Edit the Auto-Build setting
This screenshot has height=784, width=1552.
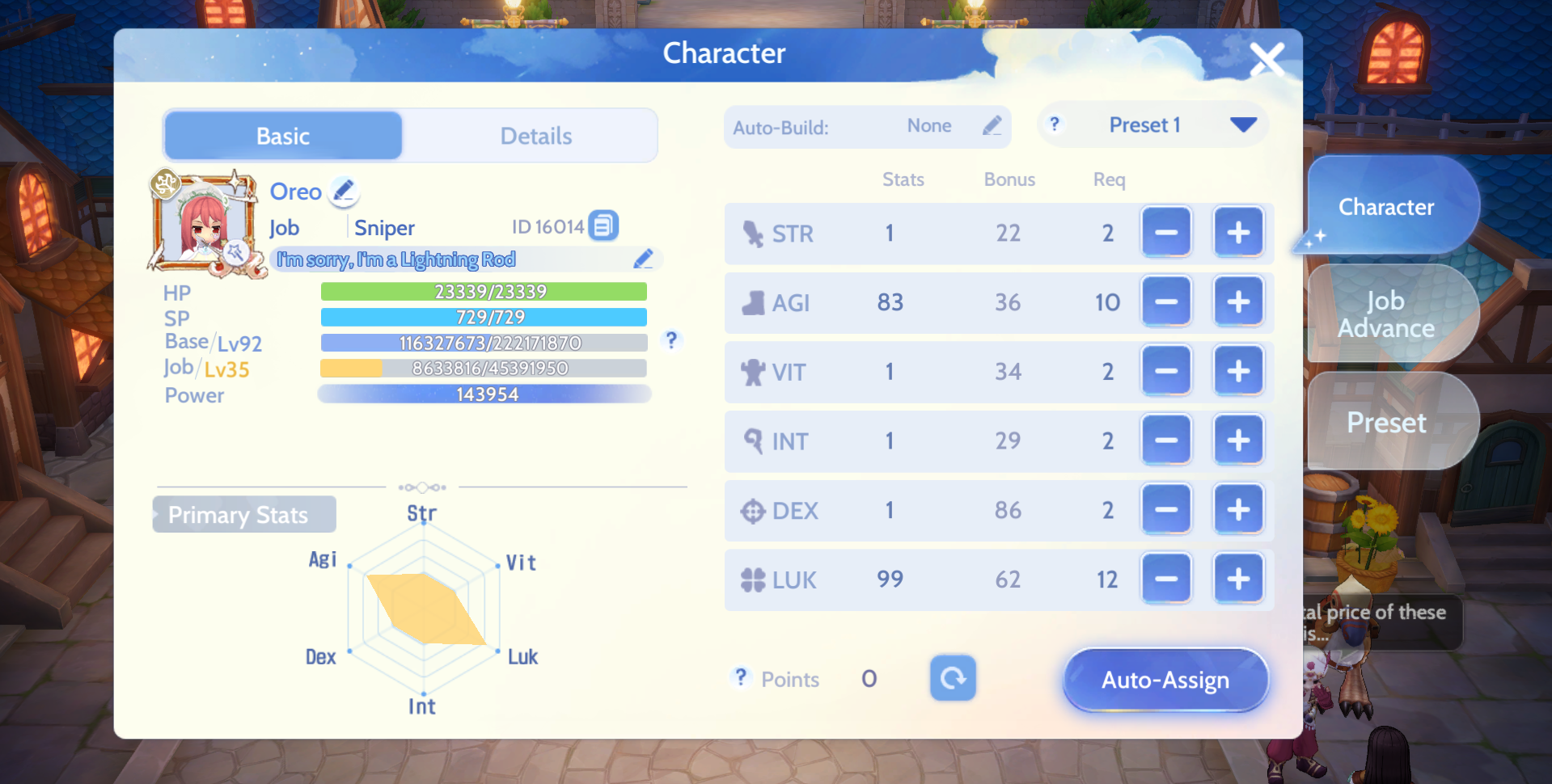point(993,126)
